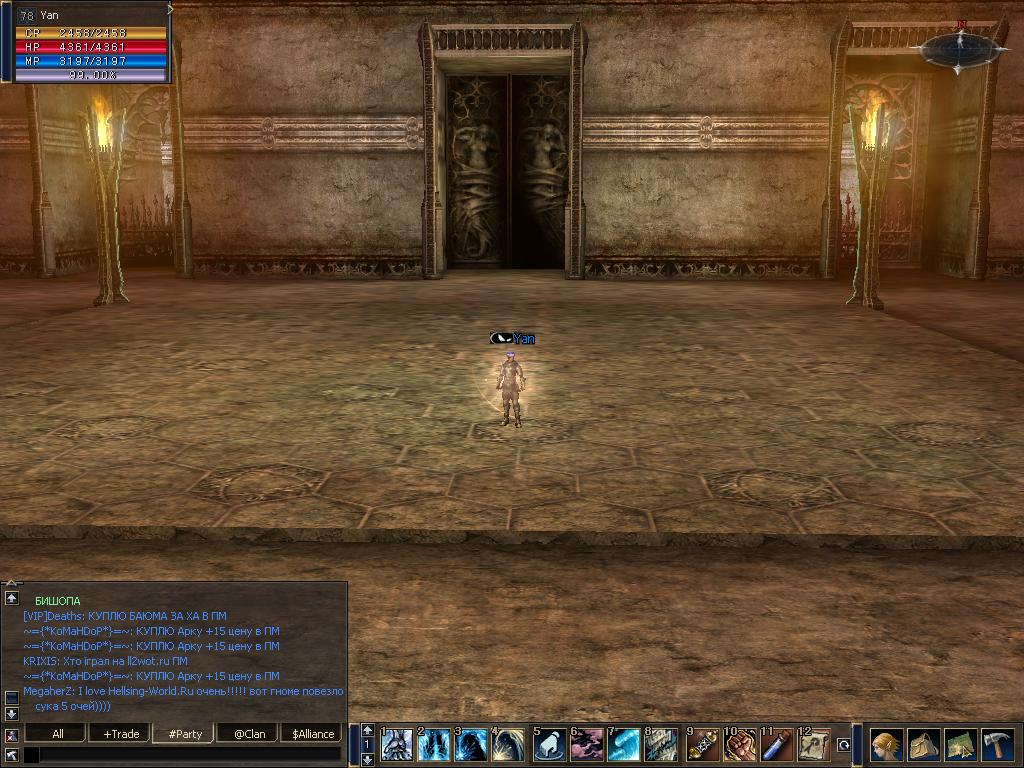Open the character status via elf portrait icon
The height and width of the screenshot is (768, 1024).
pos(886,745)
